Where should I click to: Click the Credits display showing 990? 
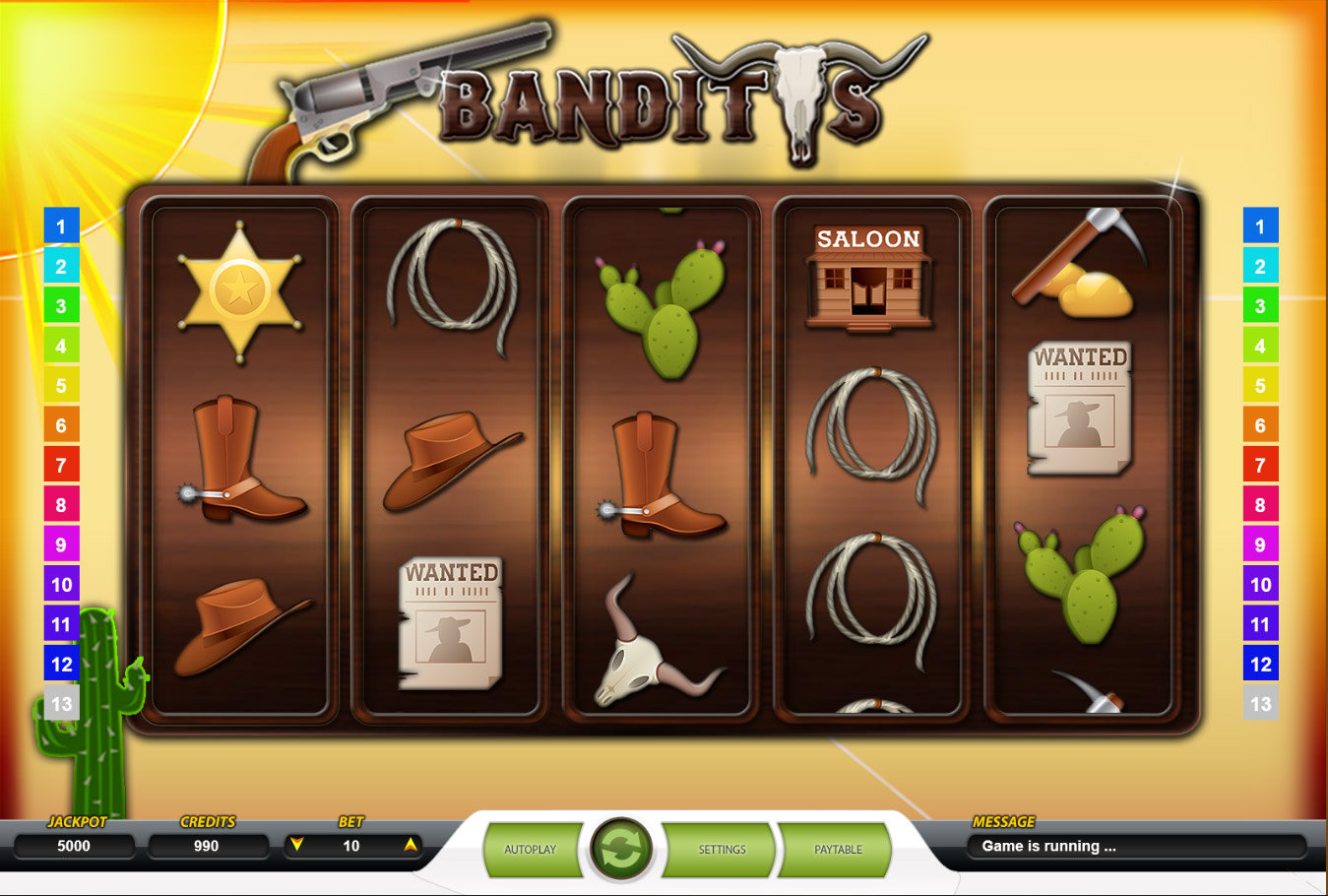click(208, 845)
